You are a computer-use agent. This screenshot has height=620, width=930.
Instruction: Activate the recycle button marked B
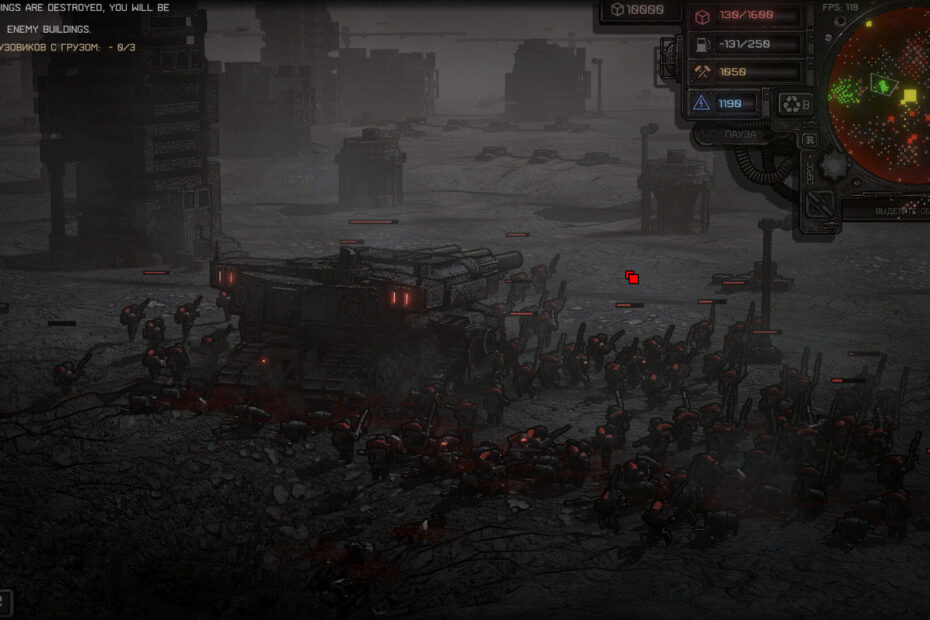point(796,103)
